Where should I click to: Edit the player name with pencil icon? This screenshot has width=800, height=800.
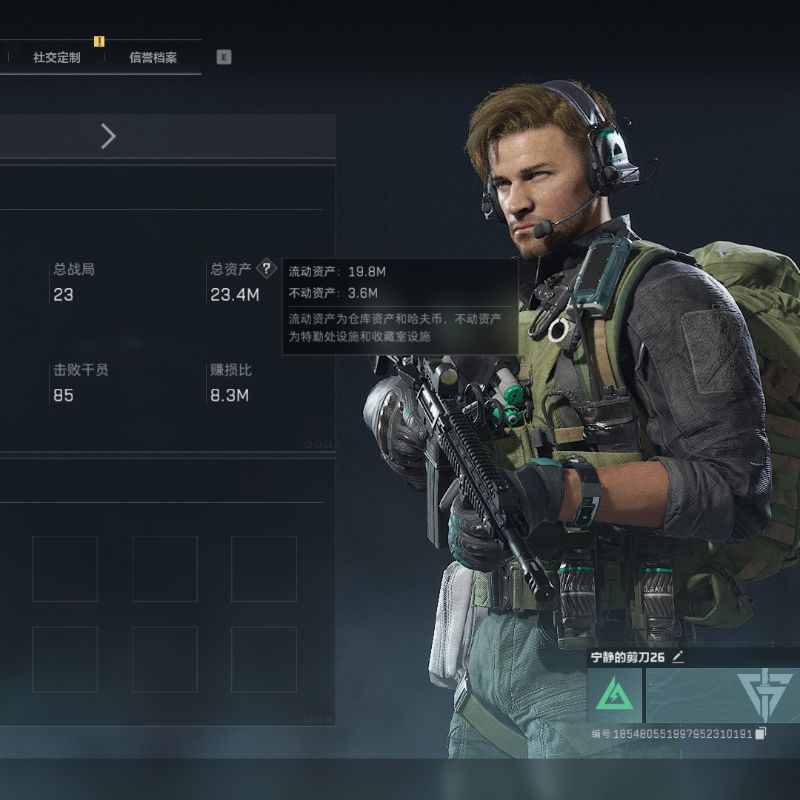678,657
